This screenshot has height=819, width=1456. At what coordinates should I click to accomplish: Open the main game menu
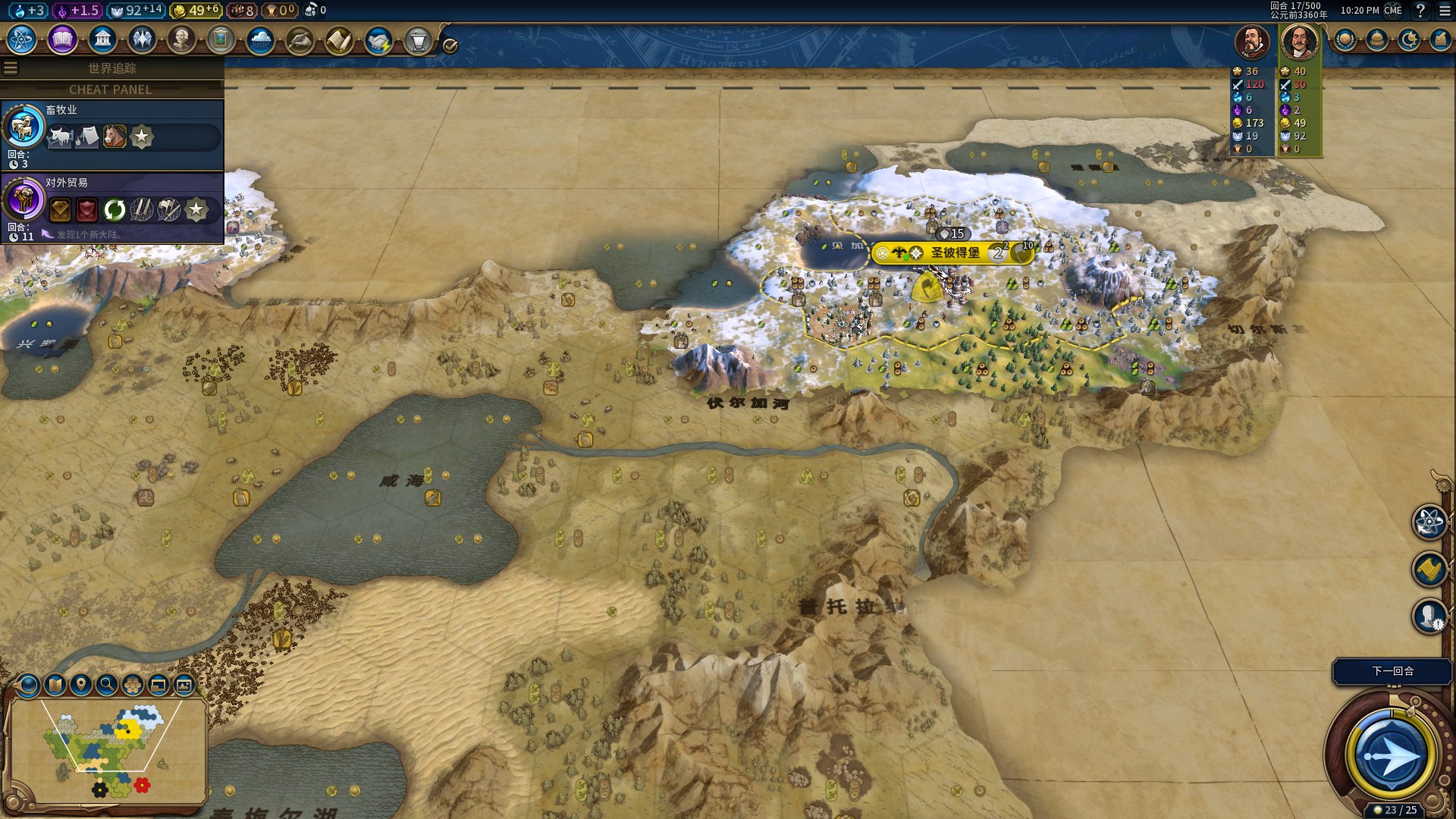click(x=1445, y=11)
